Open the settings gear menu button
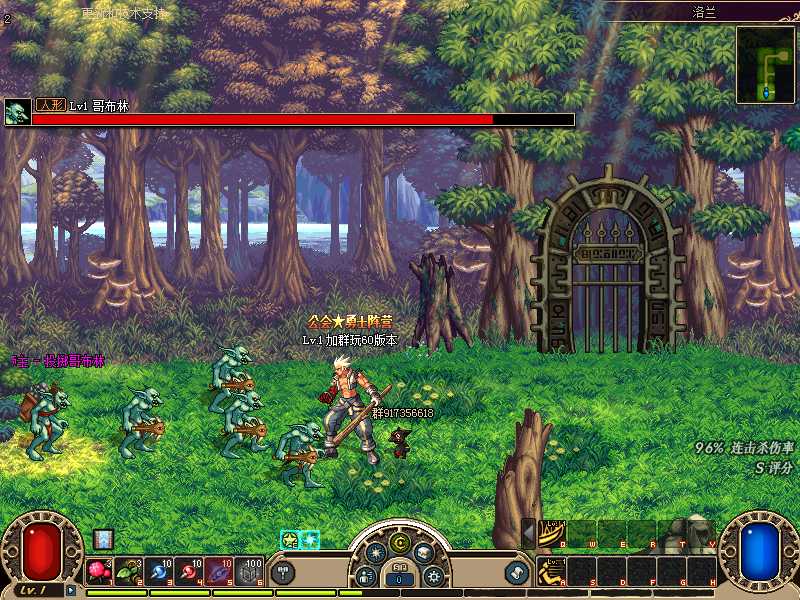This screenshot has width=800, height=600. [x=433, y=575]
